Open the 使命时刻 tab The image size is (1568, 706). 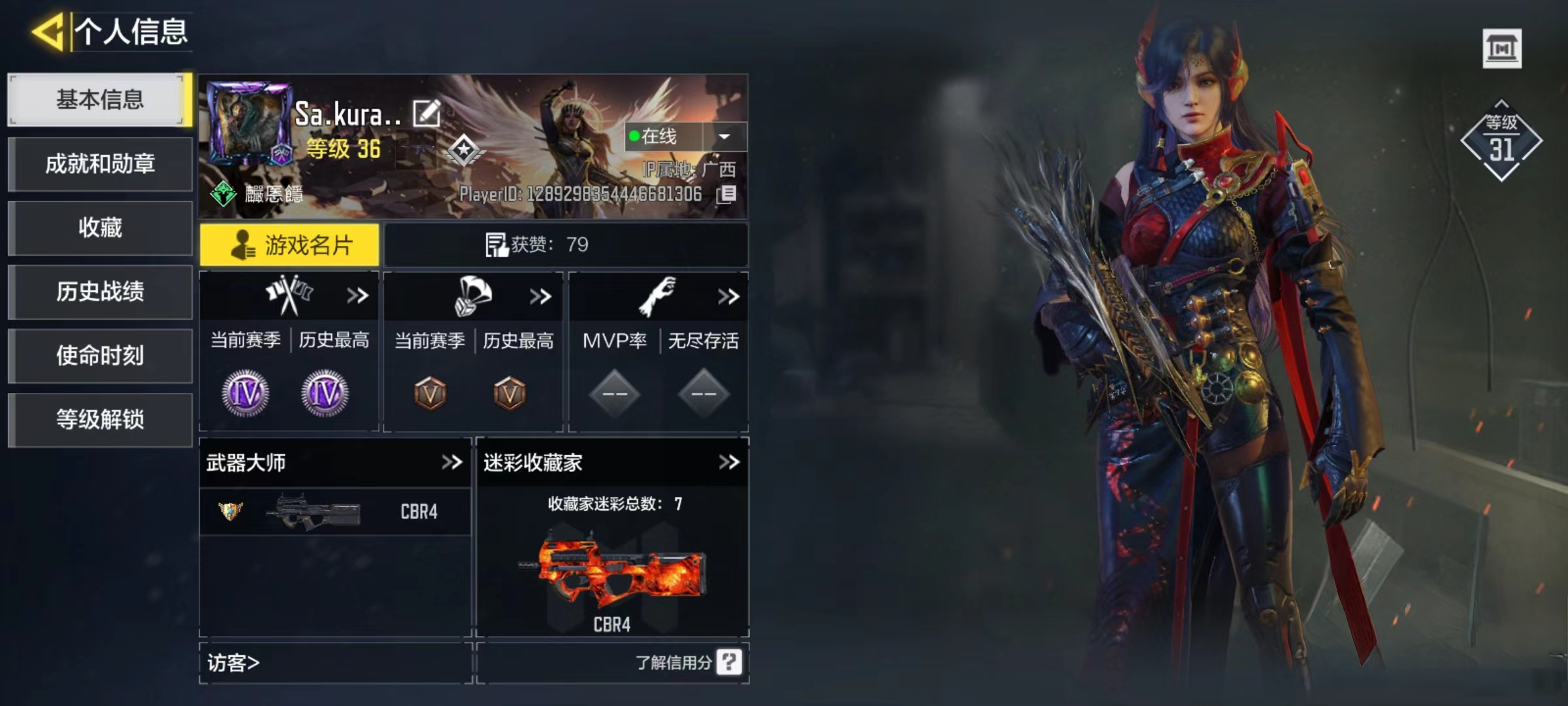click(100, 356)
